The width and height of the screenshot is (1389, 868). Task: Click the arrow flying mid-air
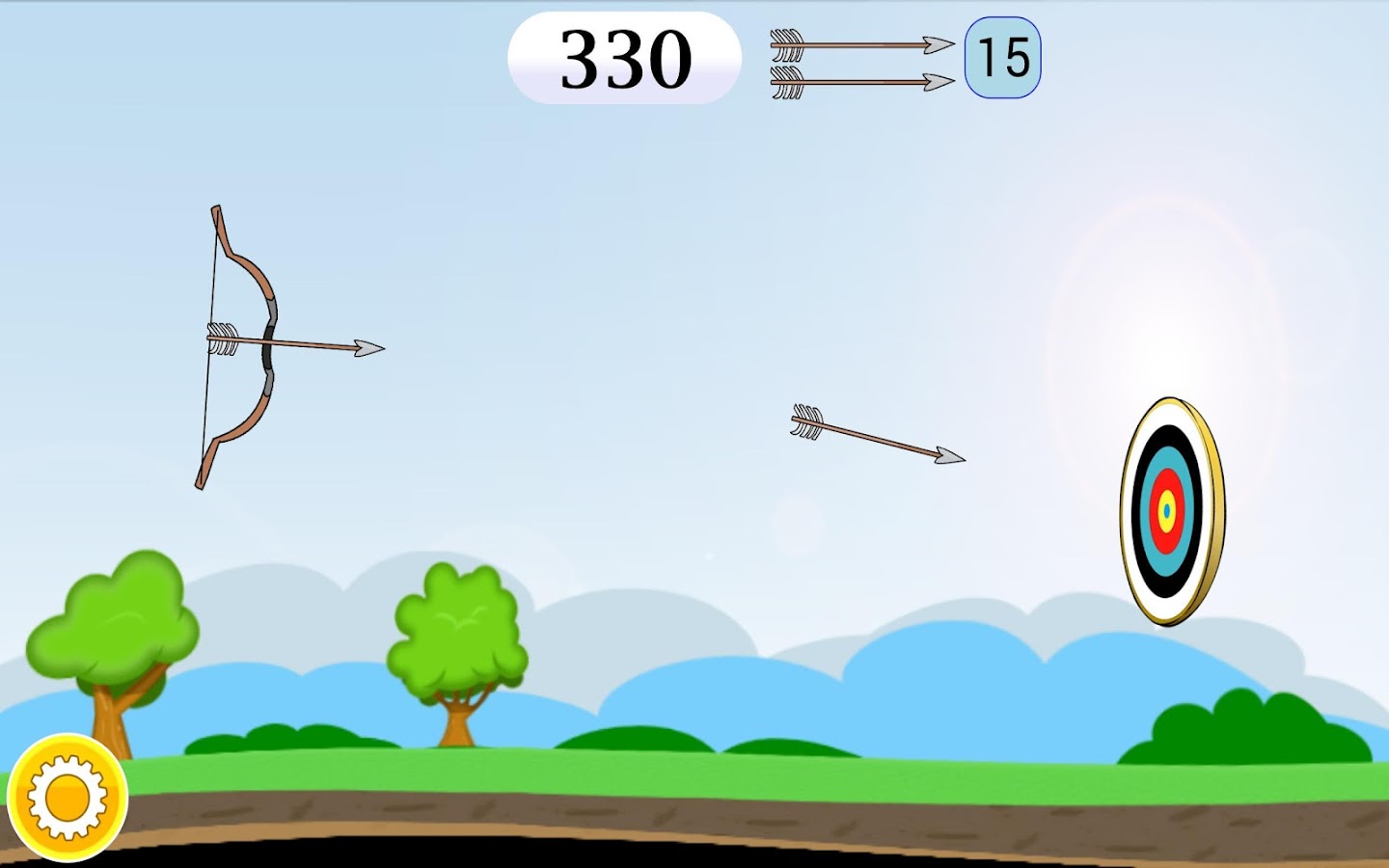tap(873, 439)
